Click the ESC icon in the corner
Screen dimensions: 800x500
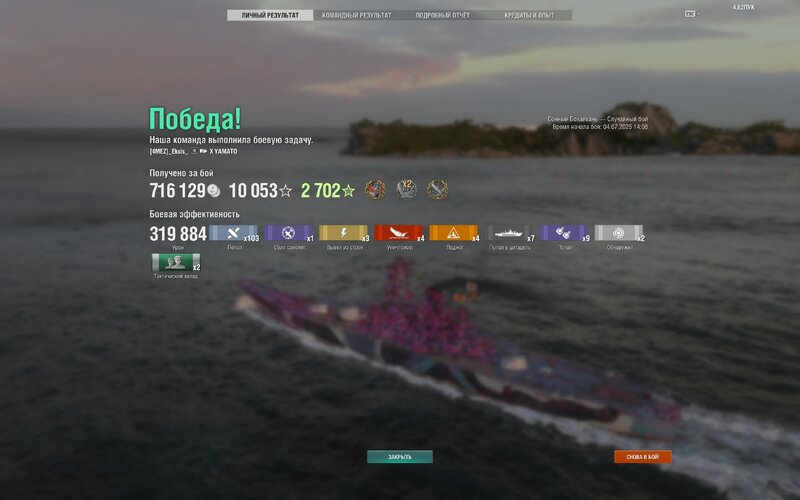pyautogui.click(x=690, y=13)
